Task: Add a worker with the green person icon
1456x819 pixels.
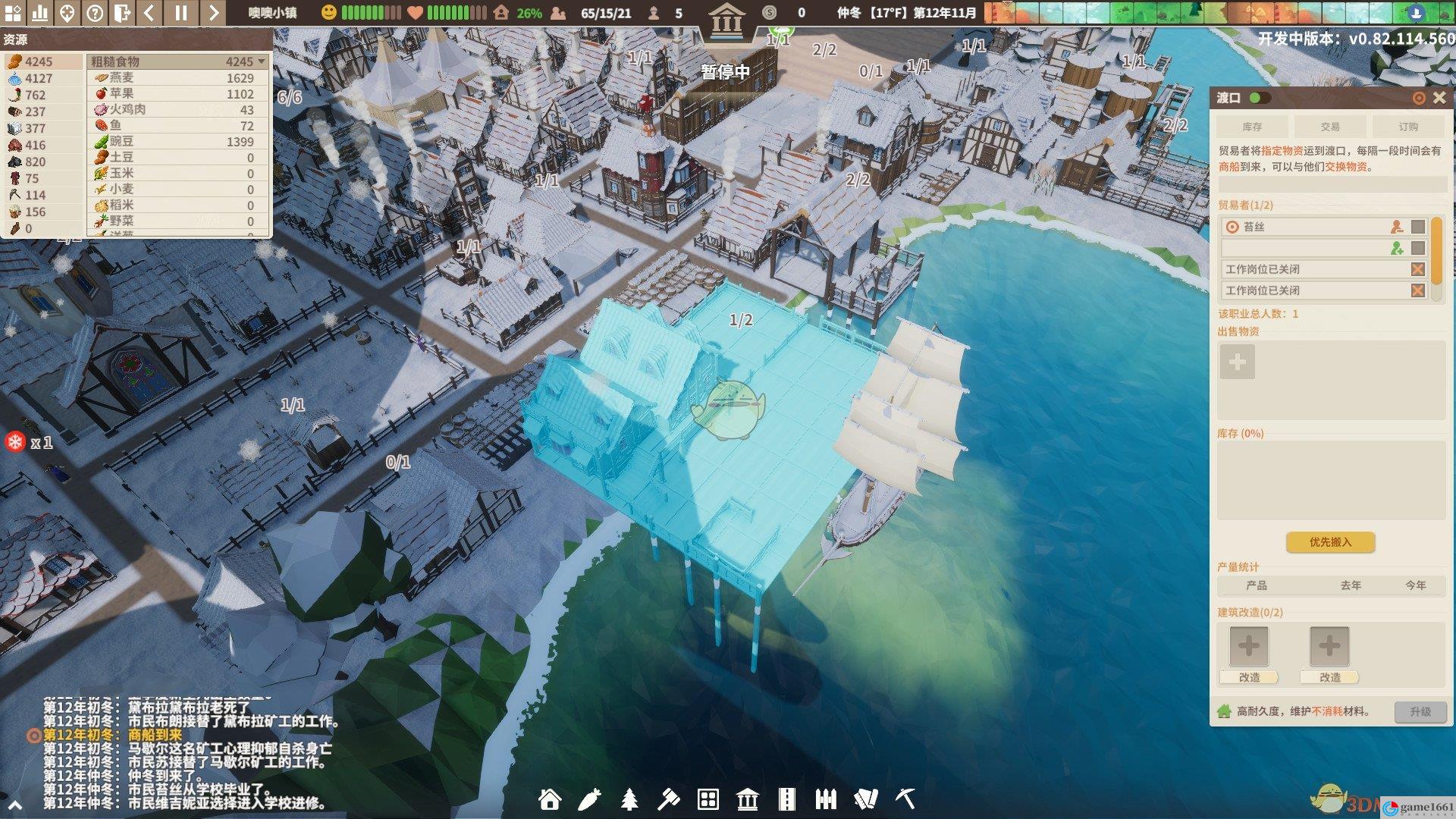Action: 1396,248
